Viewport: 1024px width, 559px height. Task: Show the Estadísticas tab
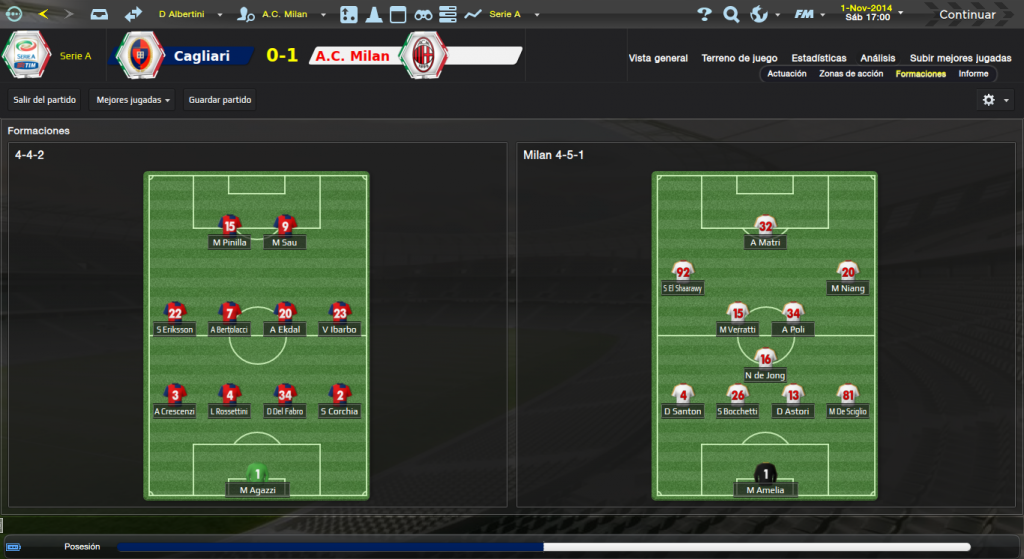[x=818, y=58]
